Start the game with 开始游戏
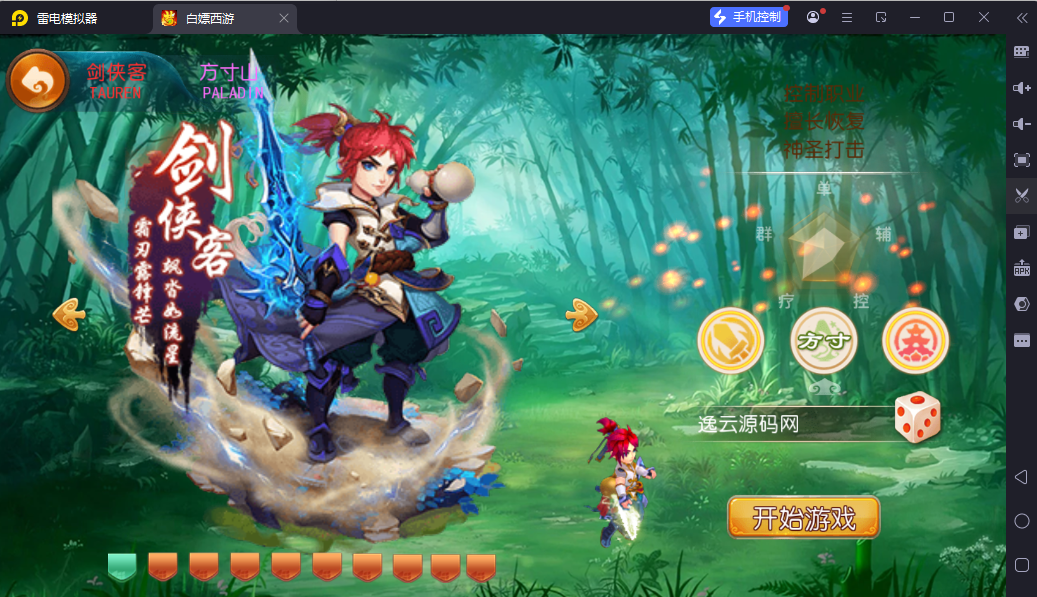 coord(804,517)
